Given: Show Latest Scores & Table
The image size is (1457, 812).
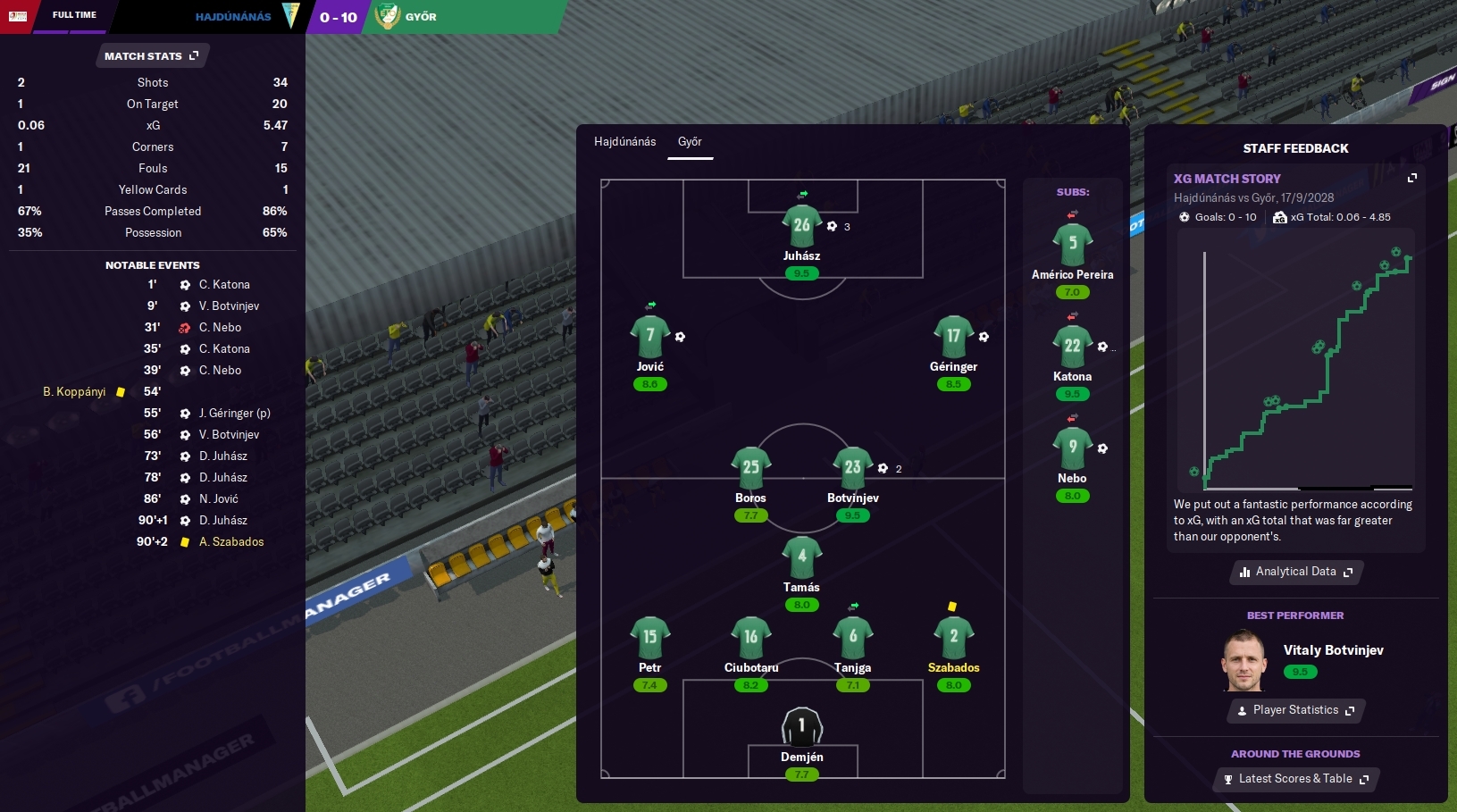Looking at the screenshot, I should (1295, 779).
